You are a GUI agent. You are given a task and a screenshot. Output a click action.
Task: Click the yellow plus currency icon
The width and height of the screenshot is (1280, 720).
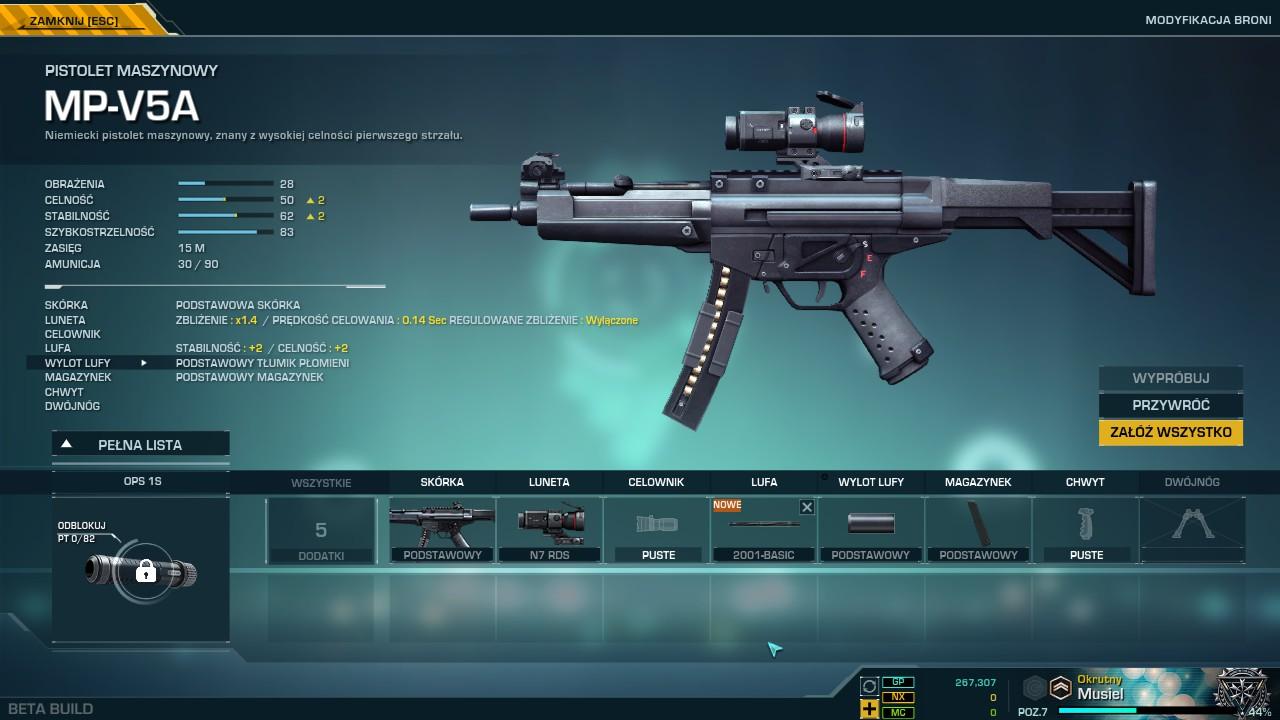point(869,709)
